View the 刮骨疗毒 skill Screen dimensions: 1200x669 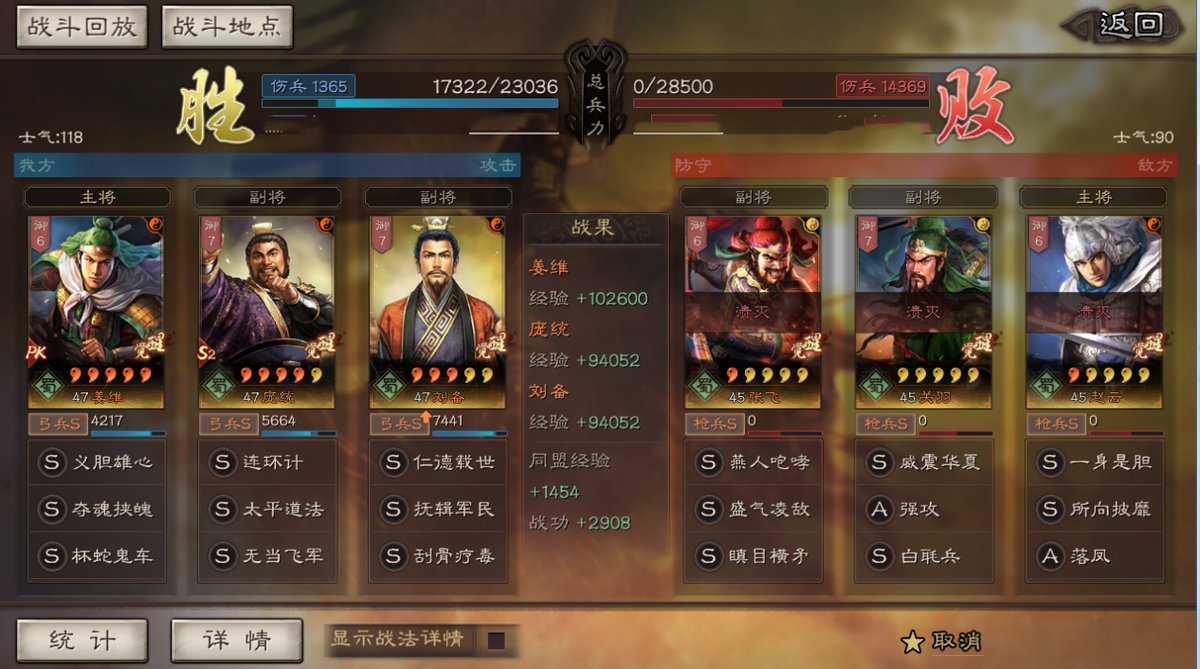point(438,556)
